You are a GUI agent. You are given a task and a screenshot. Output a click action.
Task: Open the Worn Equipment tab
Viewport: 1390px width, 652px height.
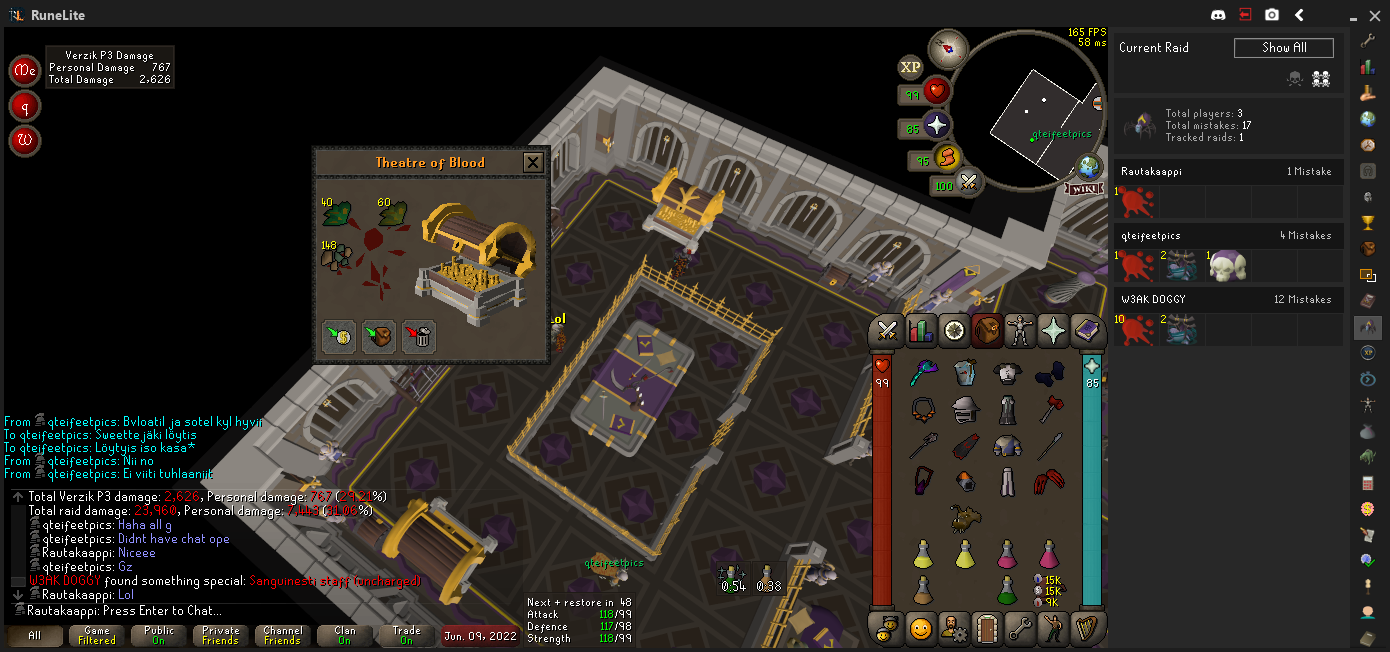pos(1020,330)
